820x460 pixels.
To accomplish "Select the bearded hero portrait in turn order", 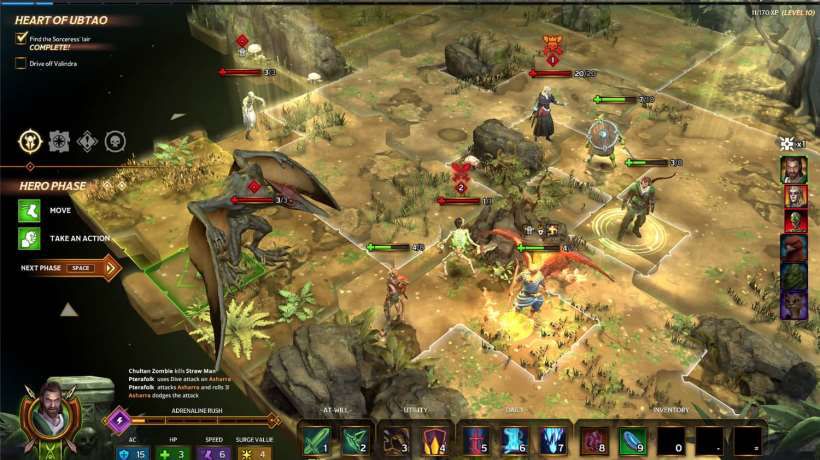I will [794, 168].
